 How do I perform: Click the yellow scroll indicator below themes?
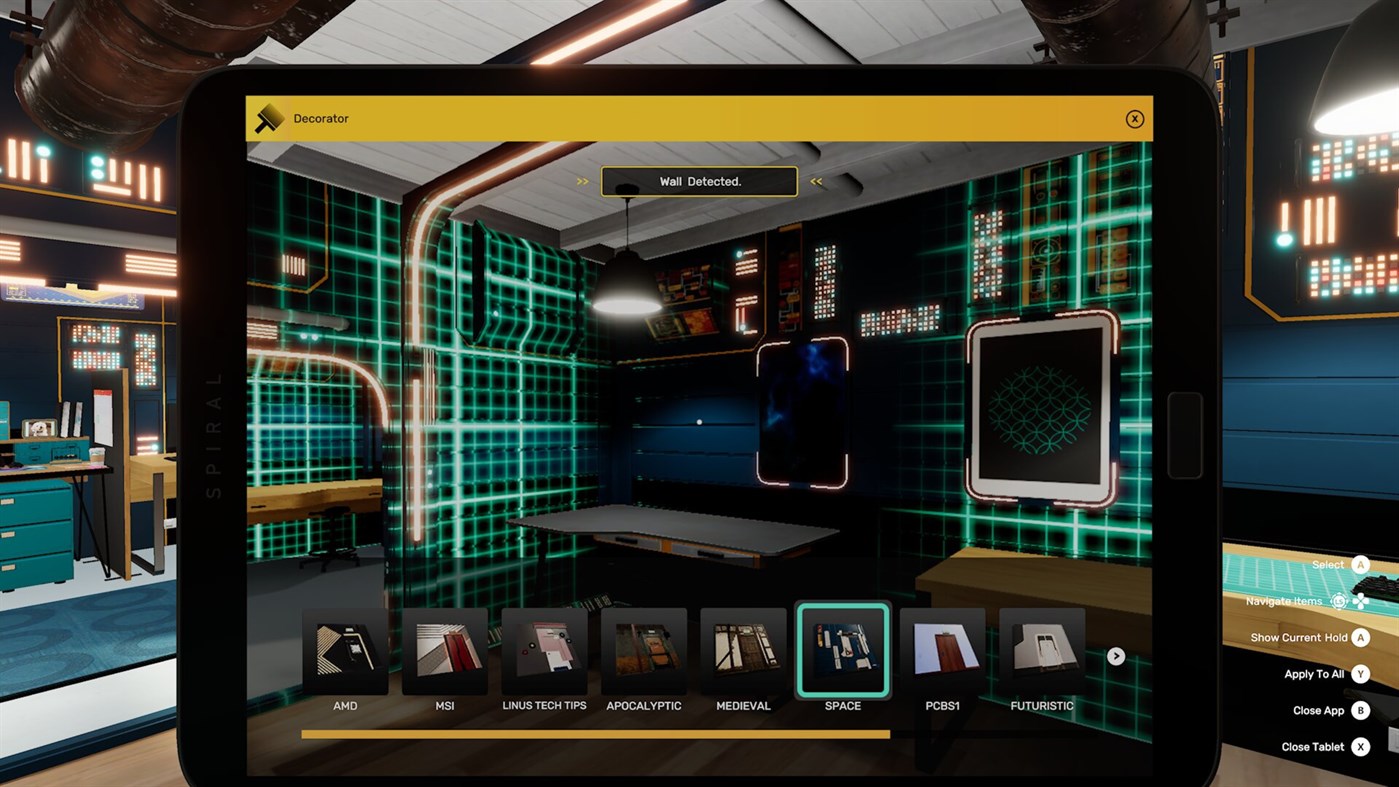click(595, 733)
